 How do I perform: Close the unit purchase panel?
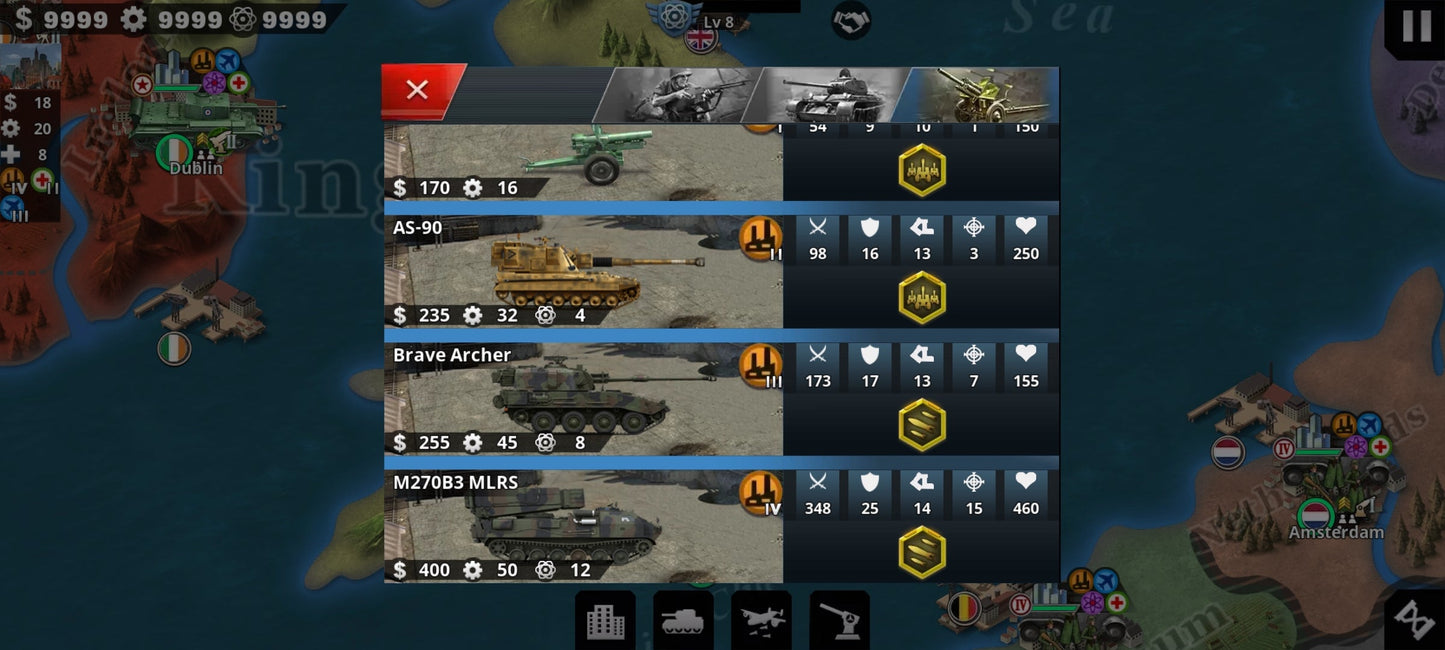[418, 90]
